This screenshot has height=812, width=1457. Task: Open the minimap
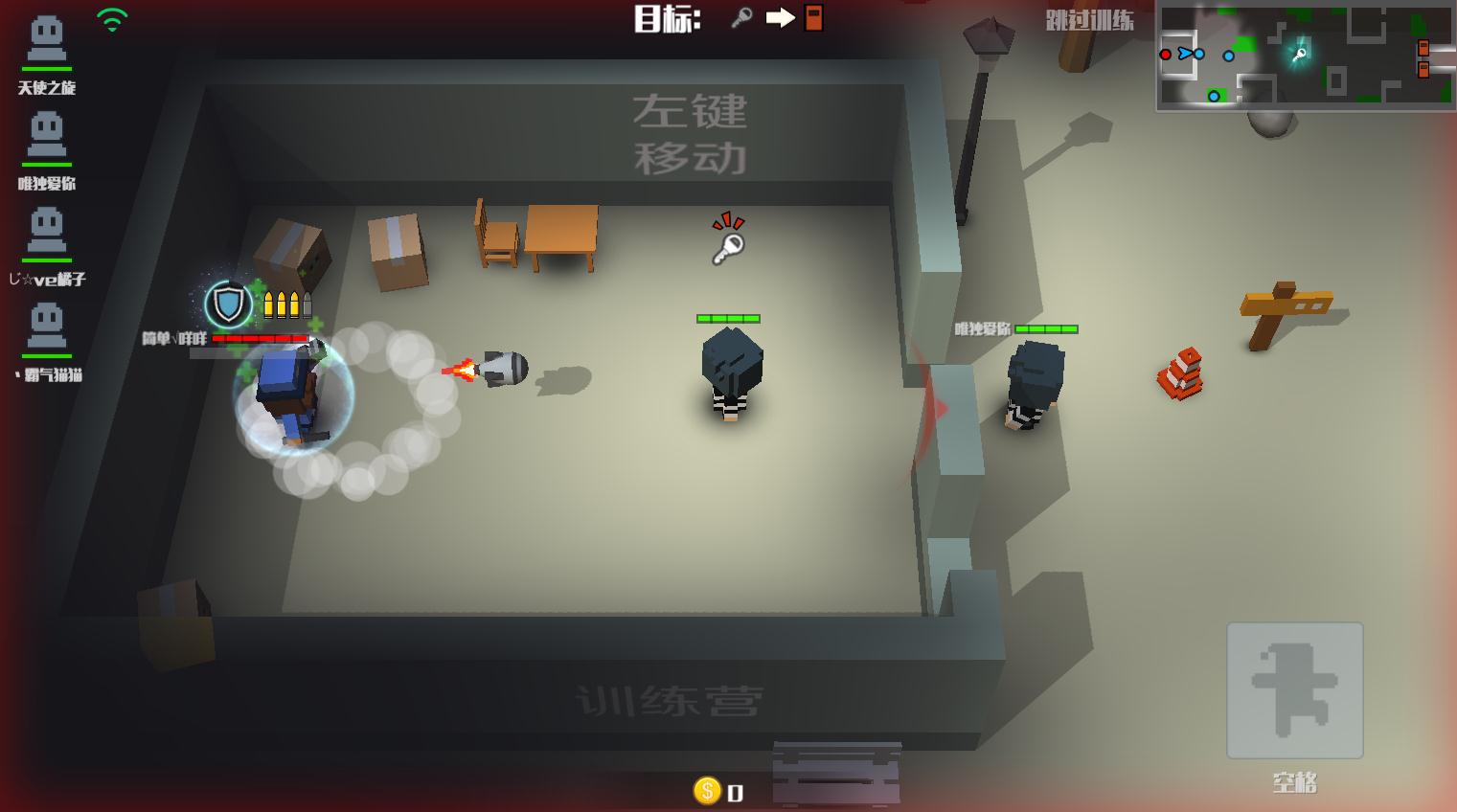click(x=1305, y=56)
